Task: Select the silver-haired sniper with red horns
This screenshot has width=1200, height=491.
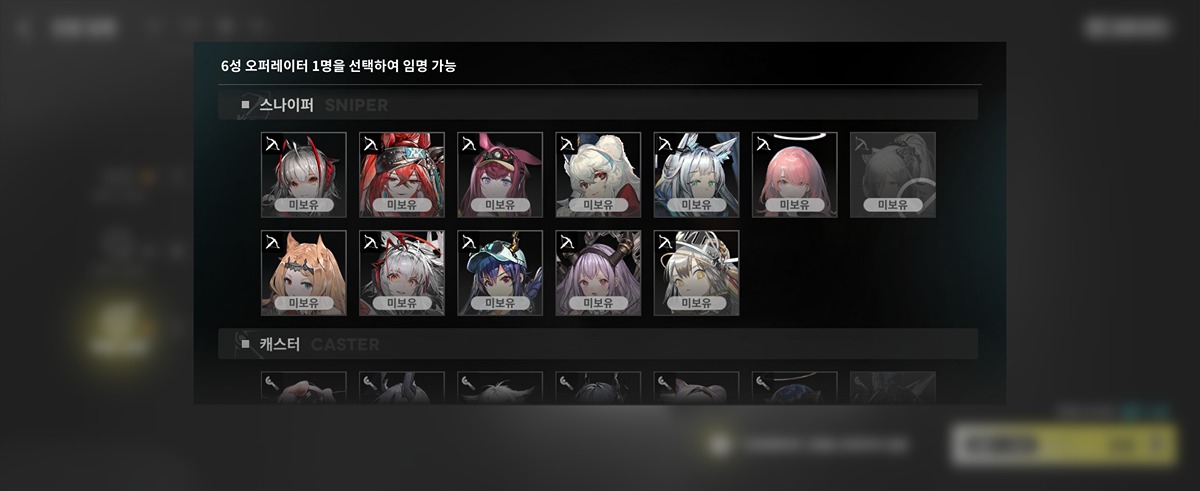Action: click(303, 174)
